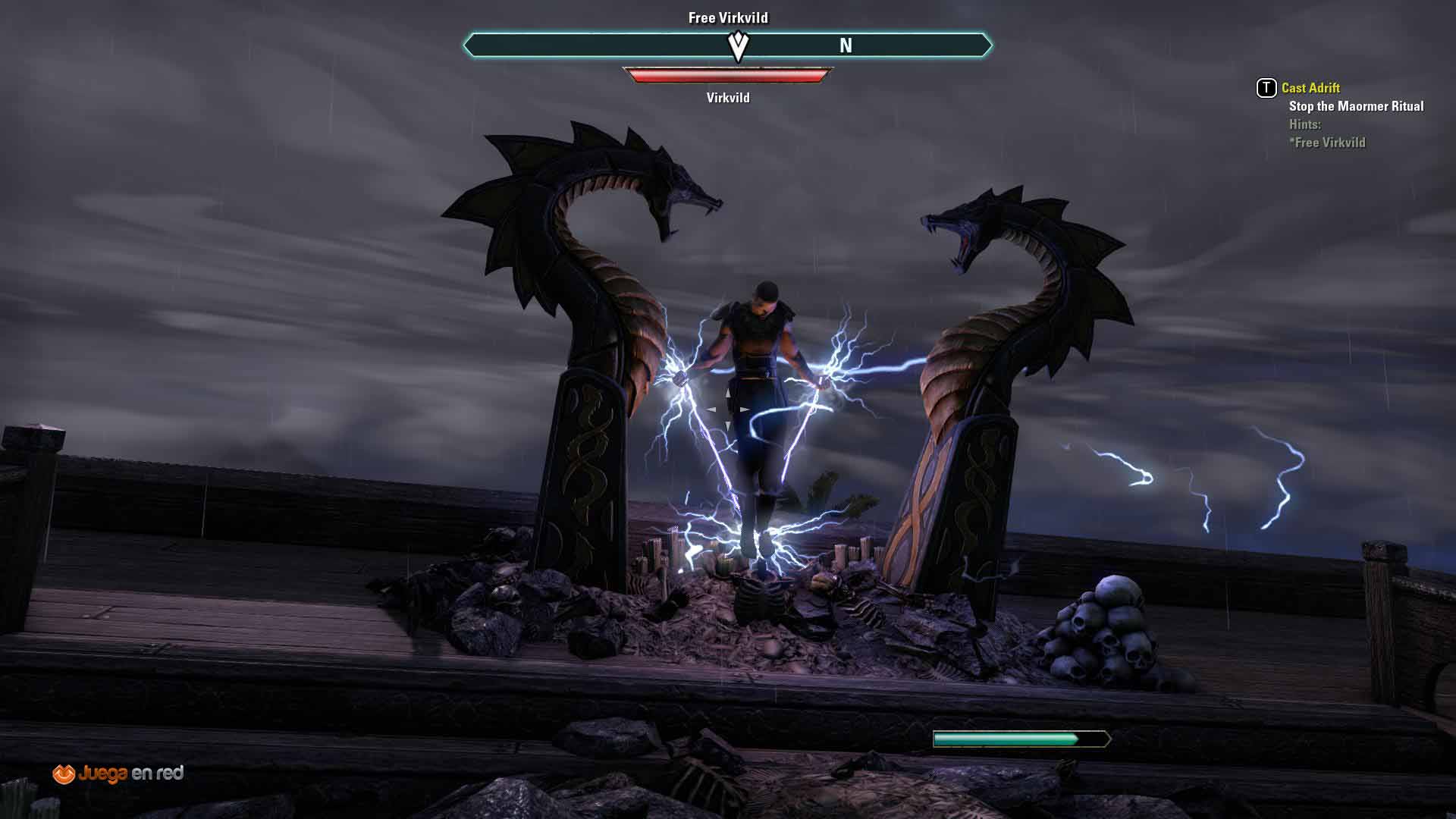Select the Cast Adrift quest title
1456x819 pixels.
(1310, 88)
